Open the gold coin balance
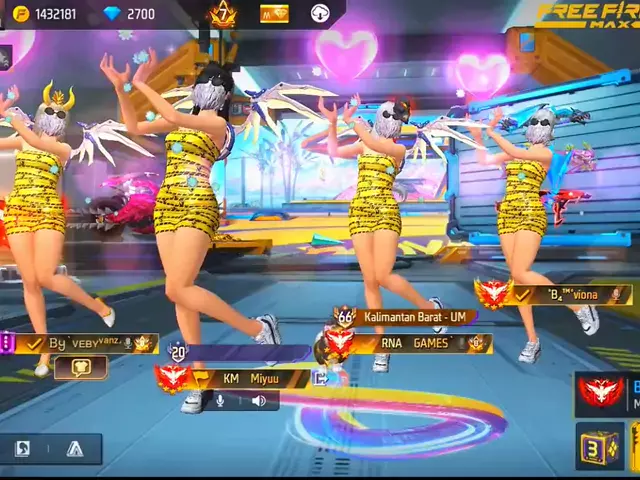Viewport: 640px width, 480px height. [45, 13]
